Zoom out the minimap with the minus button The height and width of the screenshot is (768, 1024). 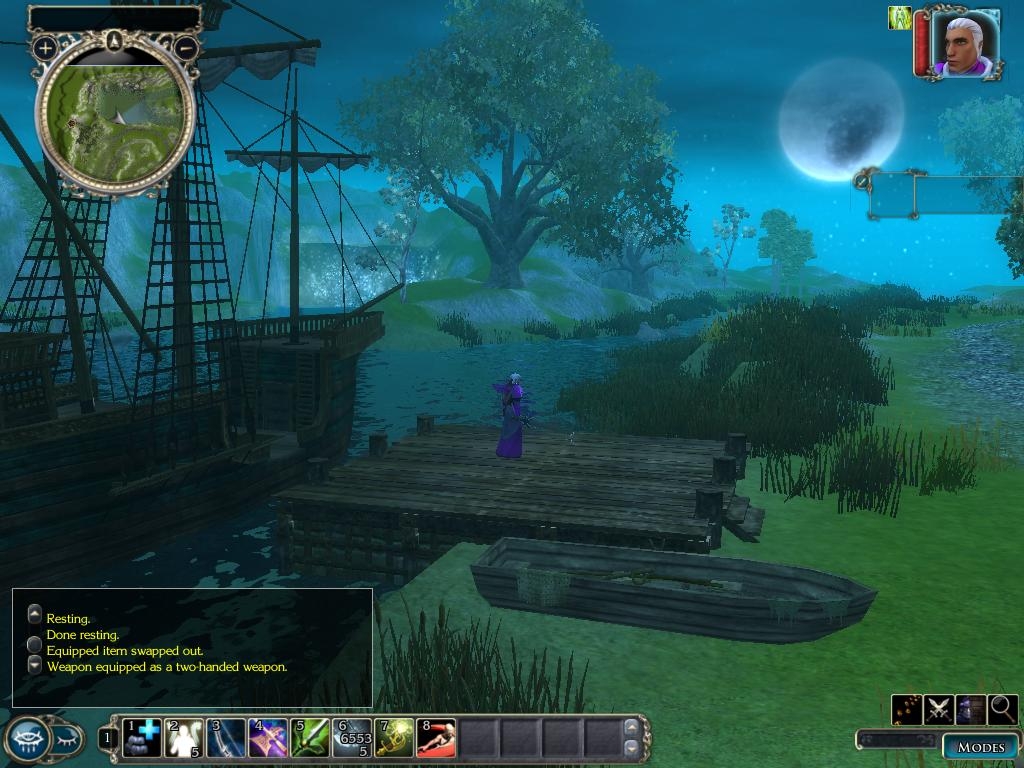(x=186, y=47)
